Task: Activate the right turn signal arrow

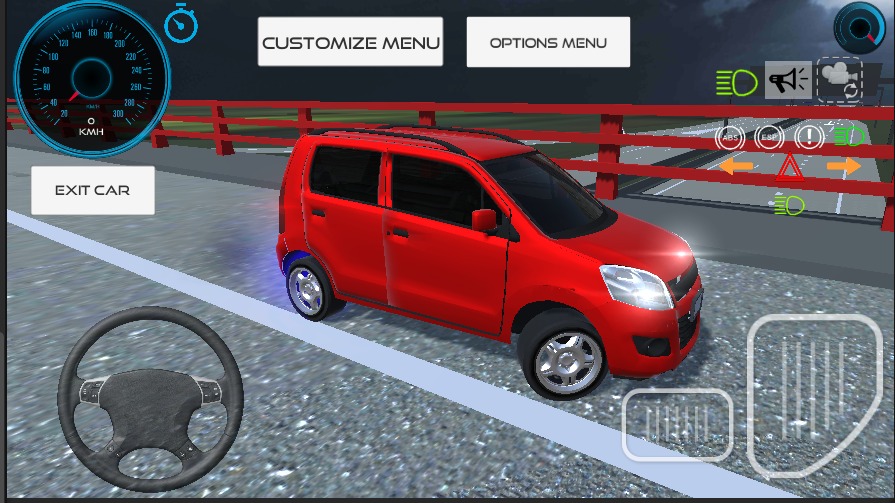Action: point(843,166)
